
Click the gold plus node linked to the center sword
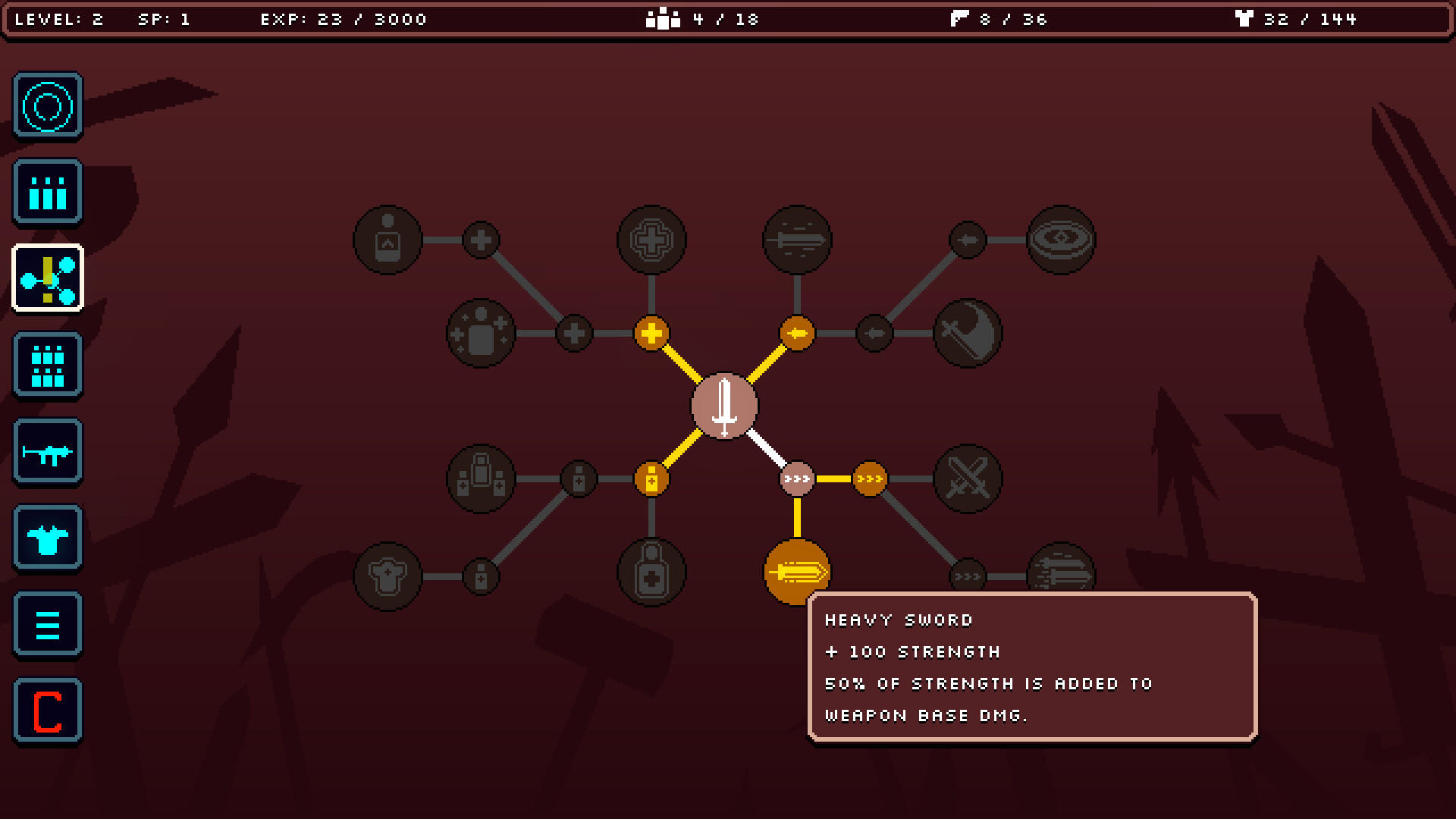click(x=651, y=334)
